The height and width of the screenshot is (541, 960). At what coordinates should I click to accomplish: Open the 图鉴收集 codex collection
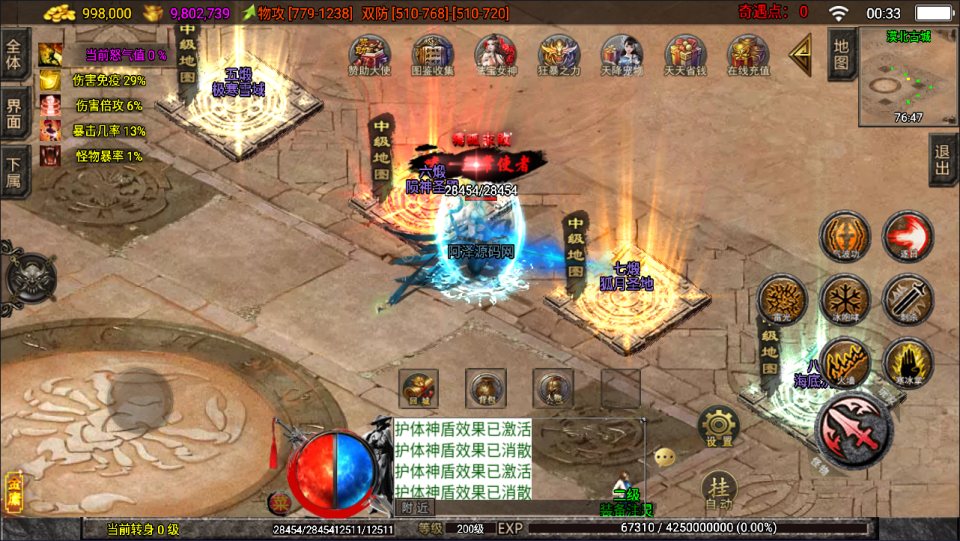click(433, 54)
